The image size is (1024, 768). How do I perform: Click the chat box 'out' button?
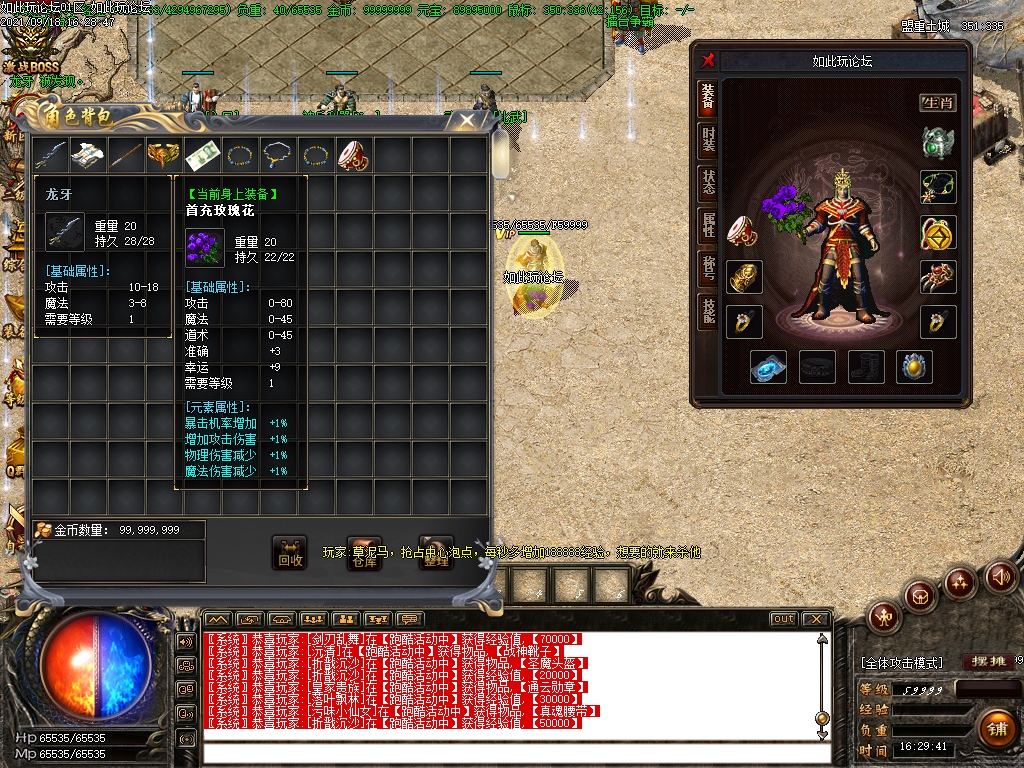click(783, 619)
